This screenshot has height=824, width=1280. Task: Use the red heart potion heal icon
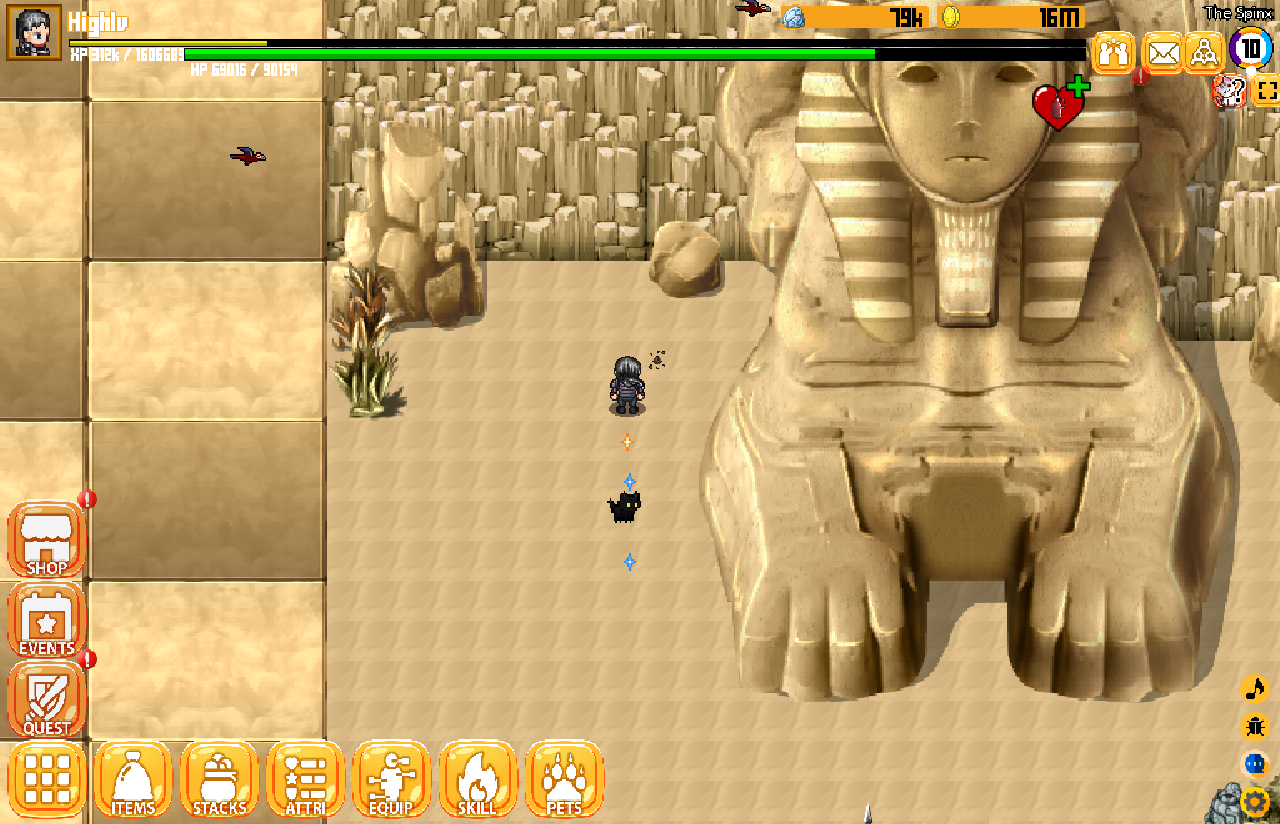point(1060,105)
